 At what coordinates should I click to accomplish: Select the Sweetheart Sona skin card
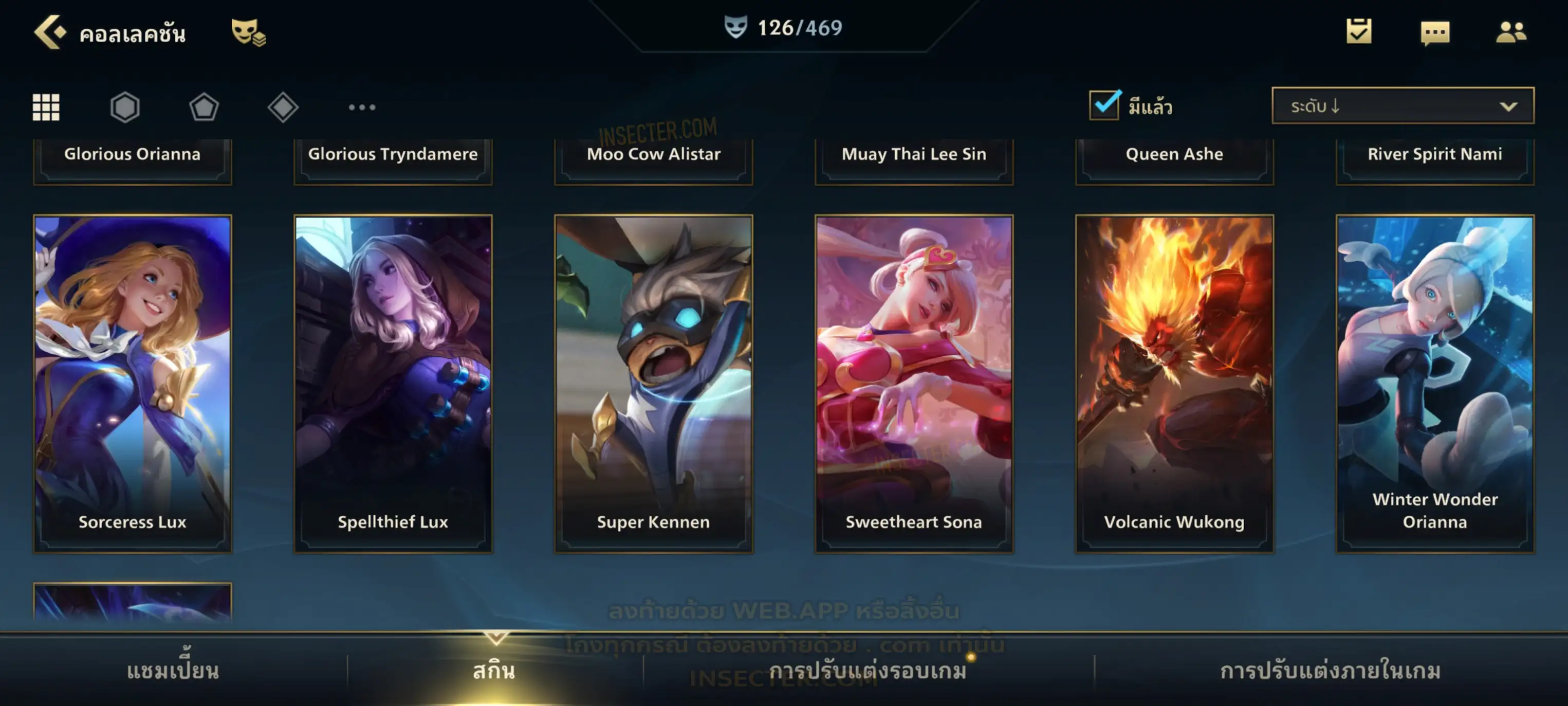click(x=914, y=384)
